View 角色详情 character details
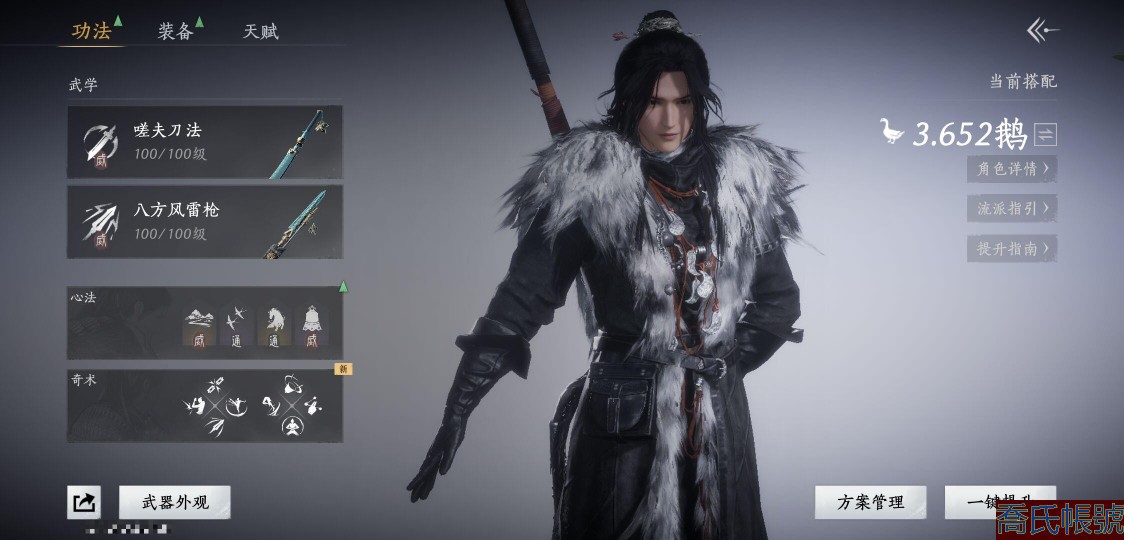 tap(1012, 169)
